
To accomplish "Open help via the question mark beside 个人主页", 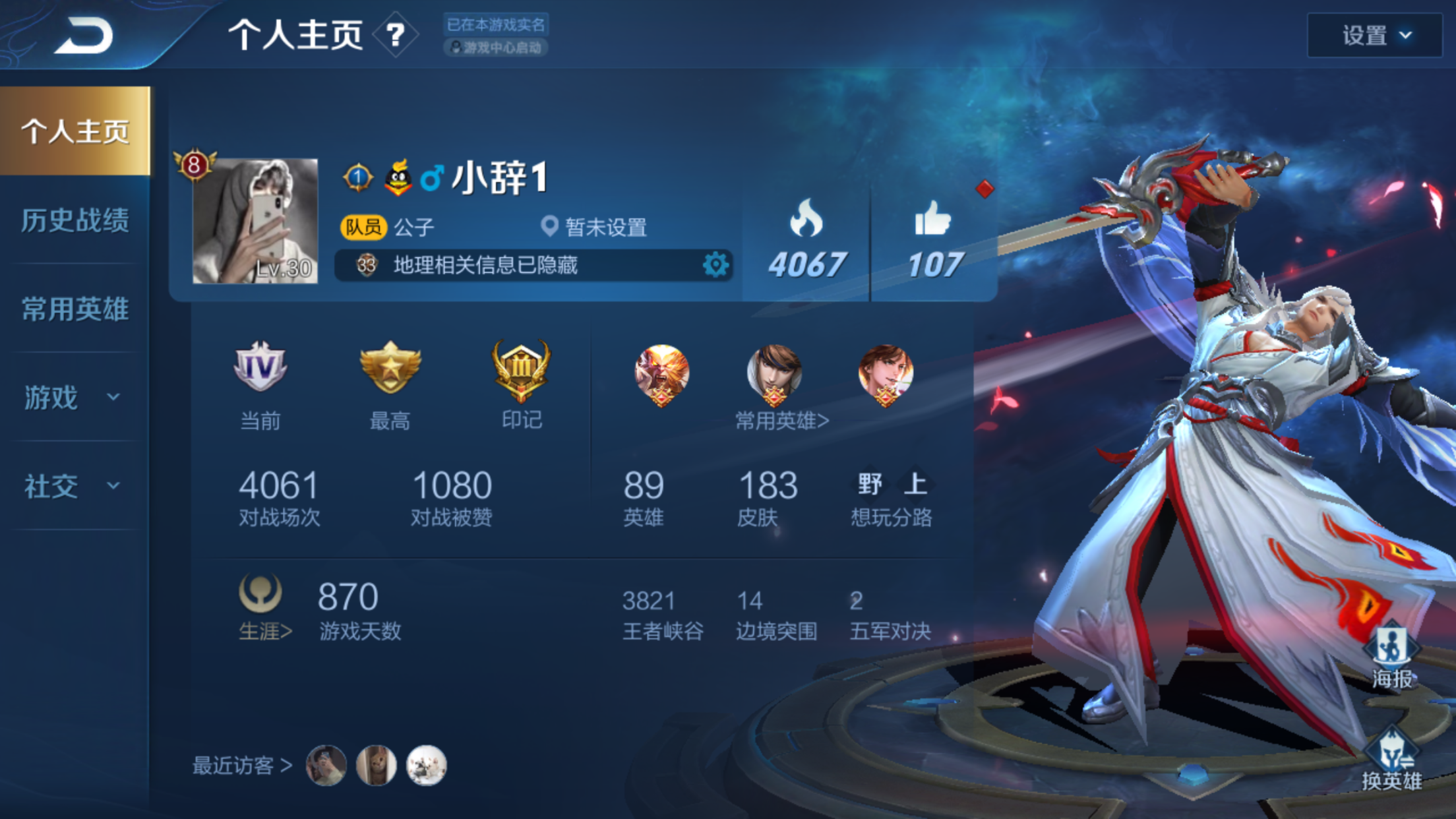I will 394,36.
